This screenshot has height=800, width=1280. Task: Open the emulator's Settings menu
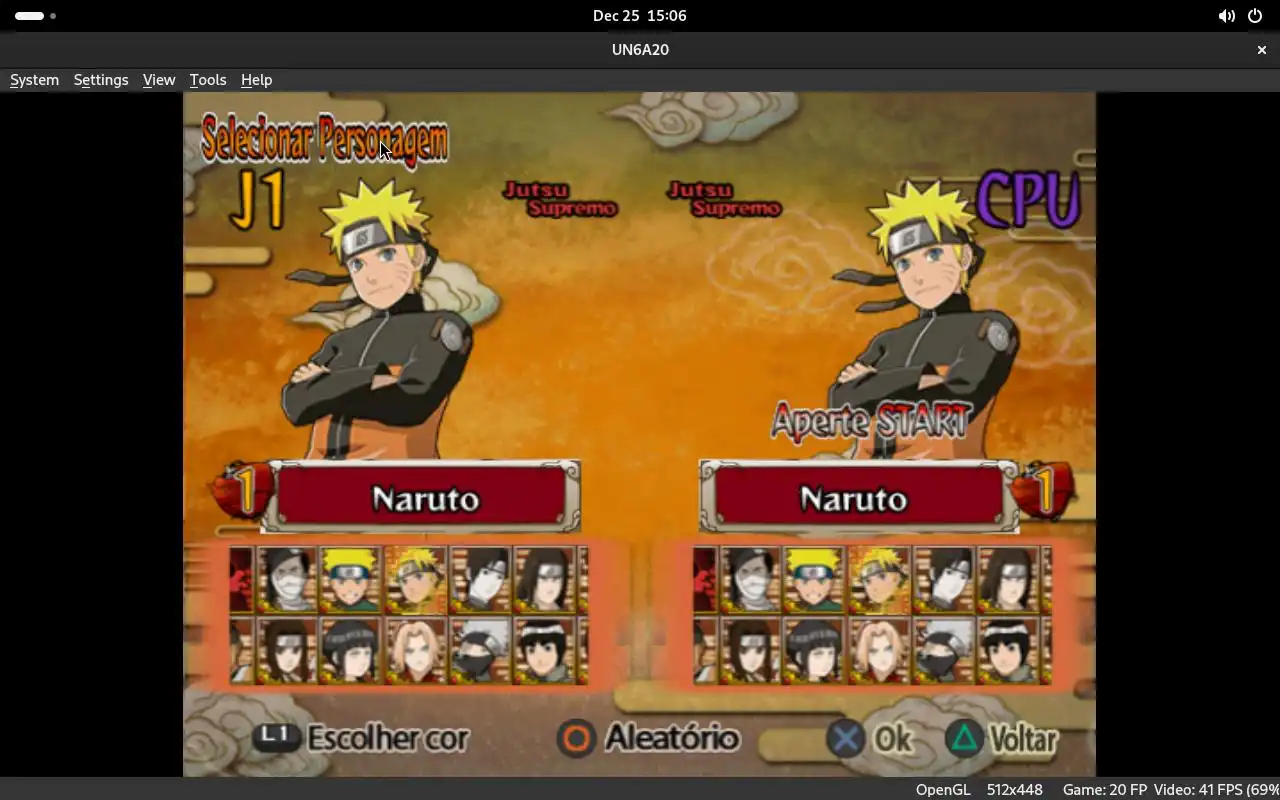pos(101,80)
